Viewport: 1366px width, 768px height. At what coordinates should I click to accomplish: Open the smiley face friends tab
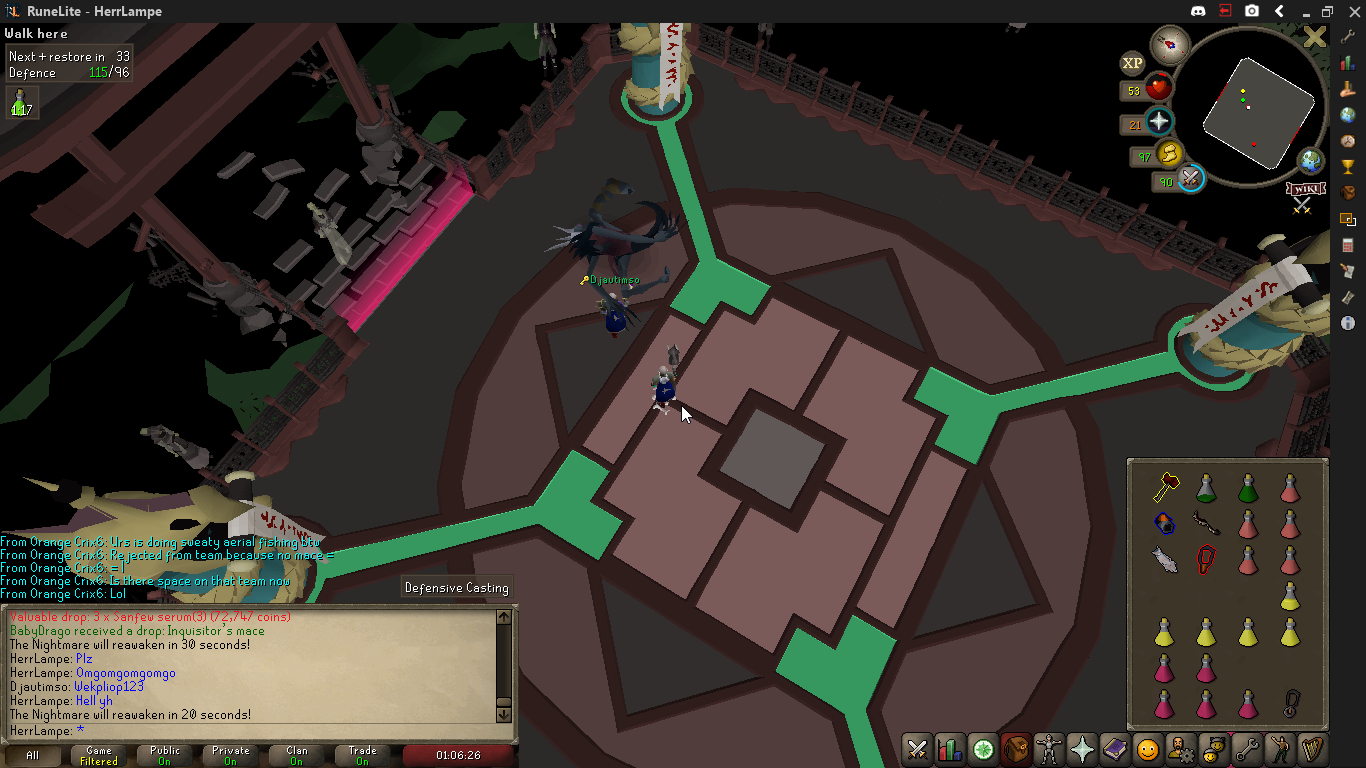click(1148, 748)
